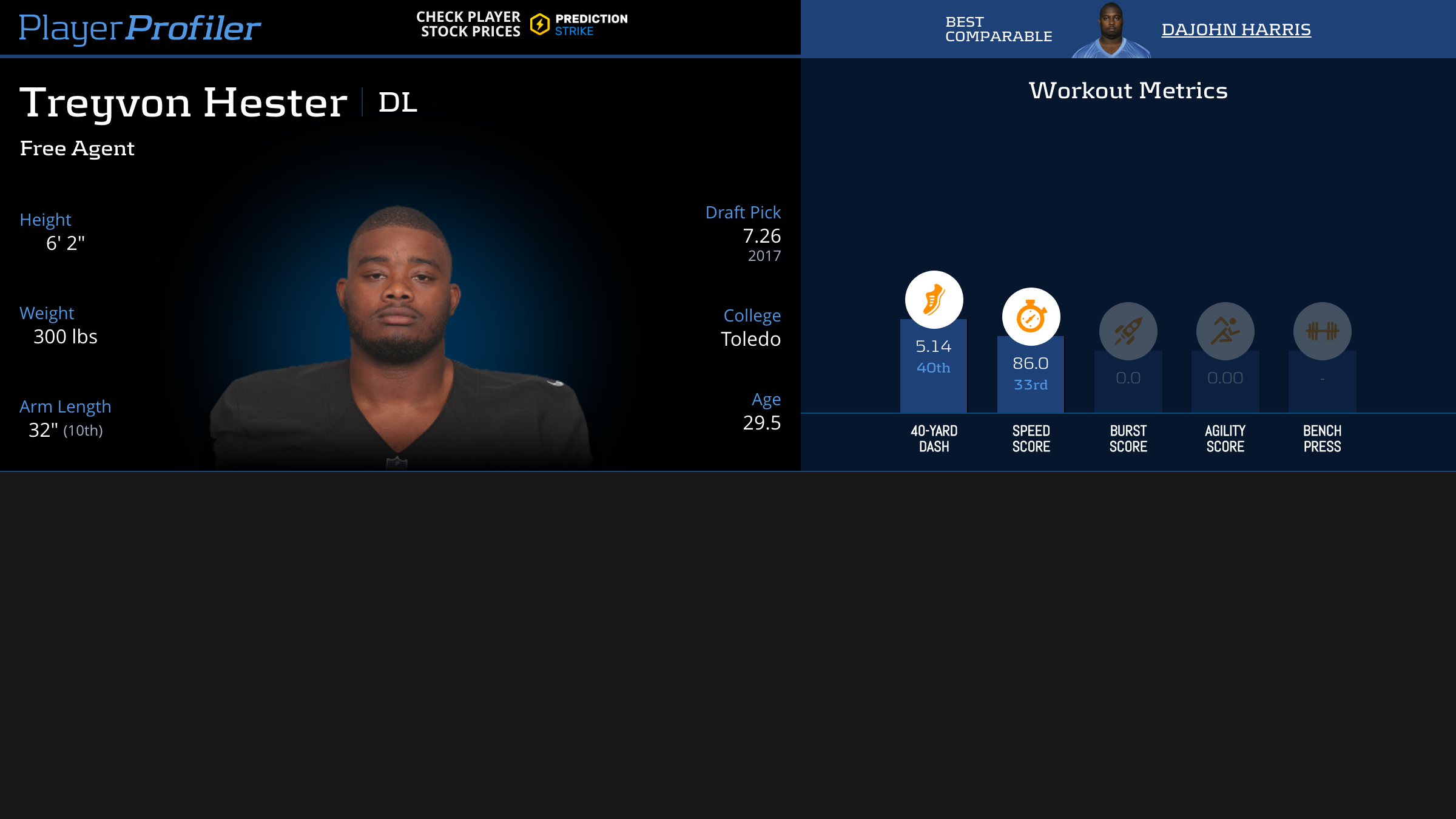Open the PlayerProfiler home logo
Image resolution: width=1456 pixels, height=819 pixels.
[x=140, y=28]
